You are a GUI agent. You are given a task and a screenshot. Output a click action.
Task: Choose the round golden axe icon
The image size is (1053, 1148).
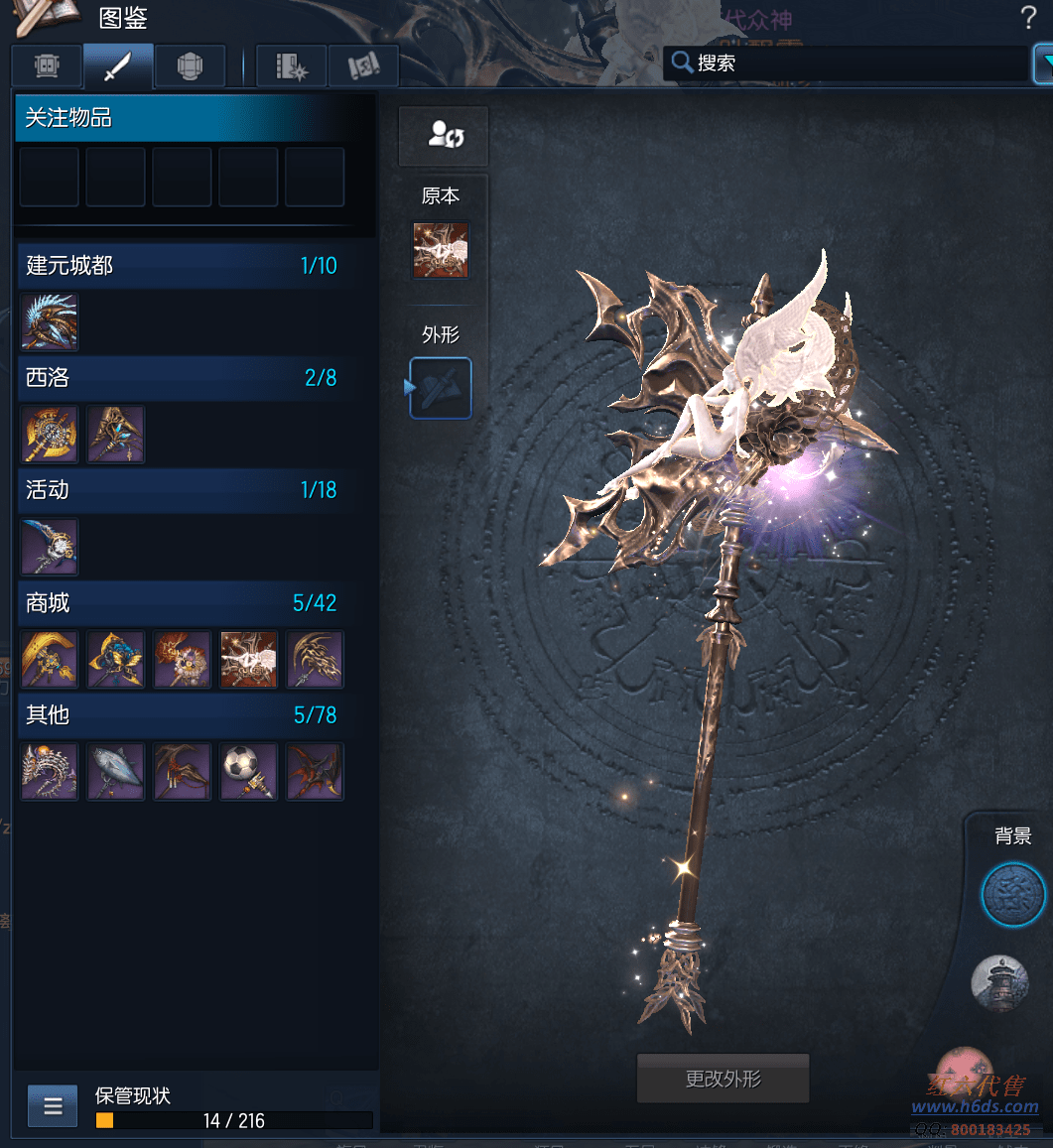[x=50, y=434]
